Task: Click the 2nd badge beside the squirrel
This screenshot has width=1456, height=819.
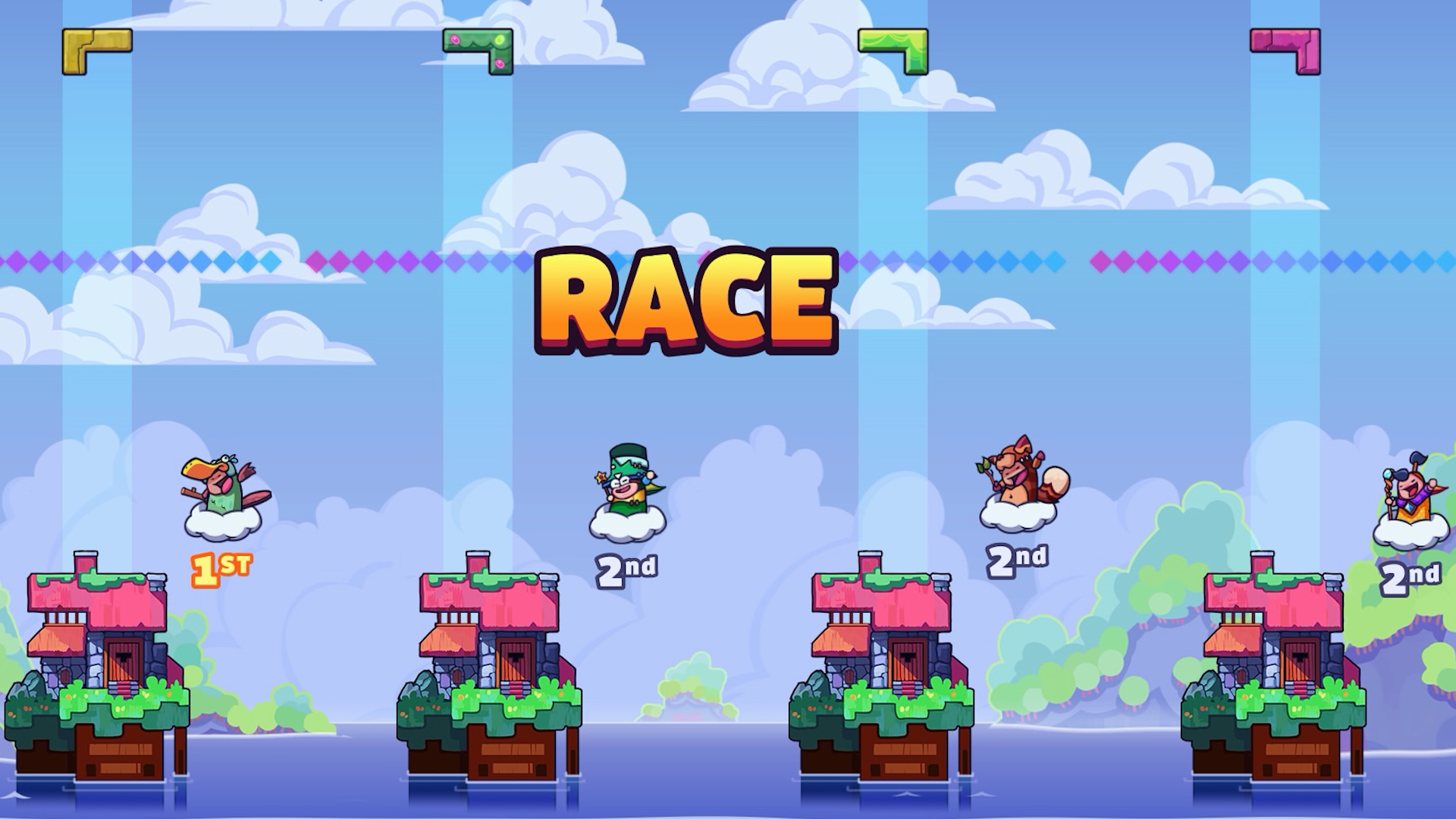Action: tap(1018, 561)
